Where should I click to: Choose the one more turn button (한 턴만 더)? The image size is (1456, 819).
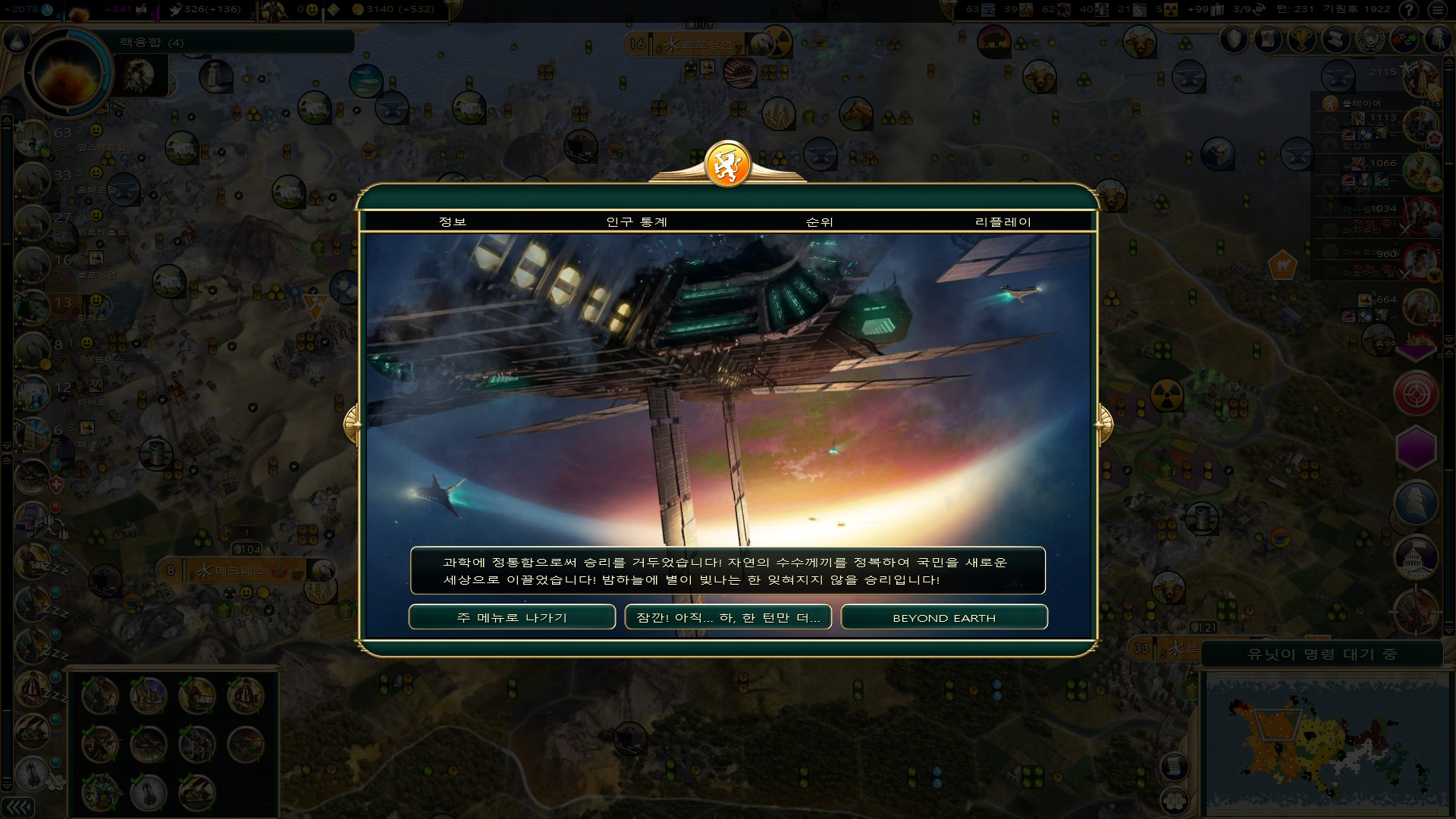click(x=728, y=617)
